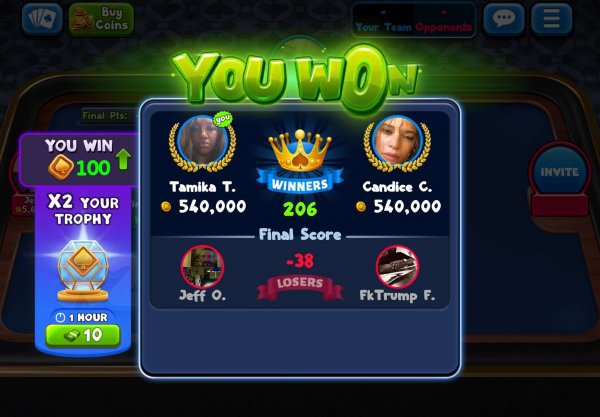Select Jeff O.'s avatar
The image size is (600, 417).
(202, 266)
